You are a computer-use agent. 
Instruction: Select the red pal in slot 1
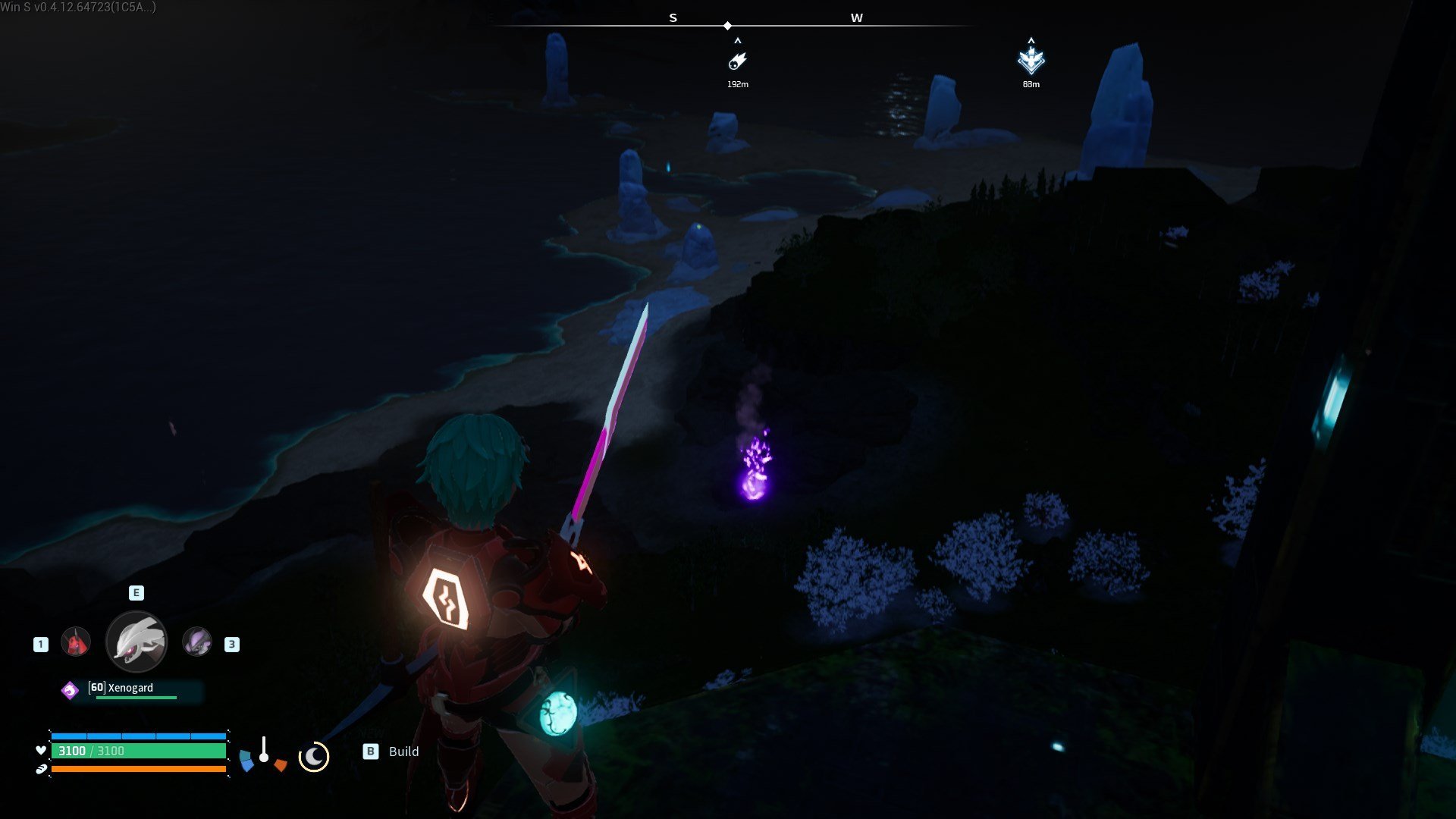[75, 641]
